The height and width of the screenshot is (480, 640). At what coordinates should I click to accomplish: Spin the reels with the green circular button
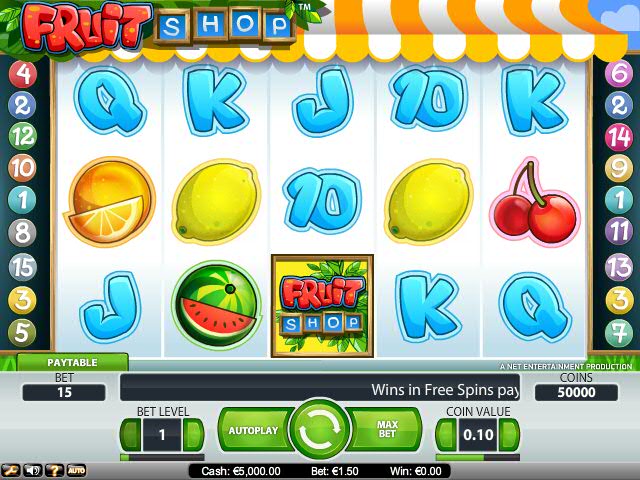[319, 430]
